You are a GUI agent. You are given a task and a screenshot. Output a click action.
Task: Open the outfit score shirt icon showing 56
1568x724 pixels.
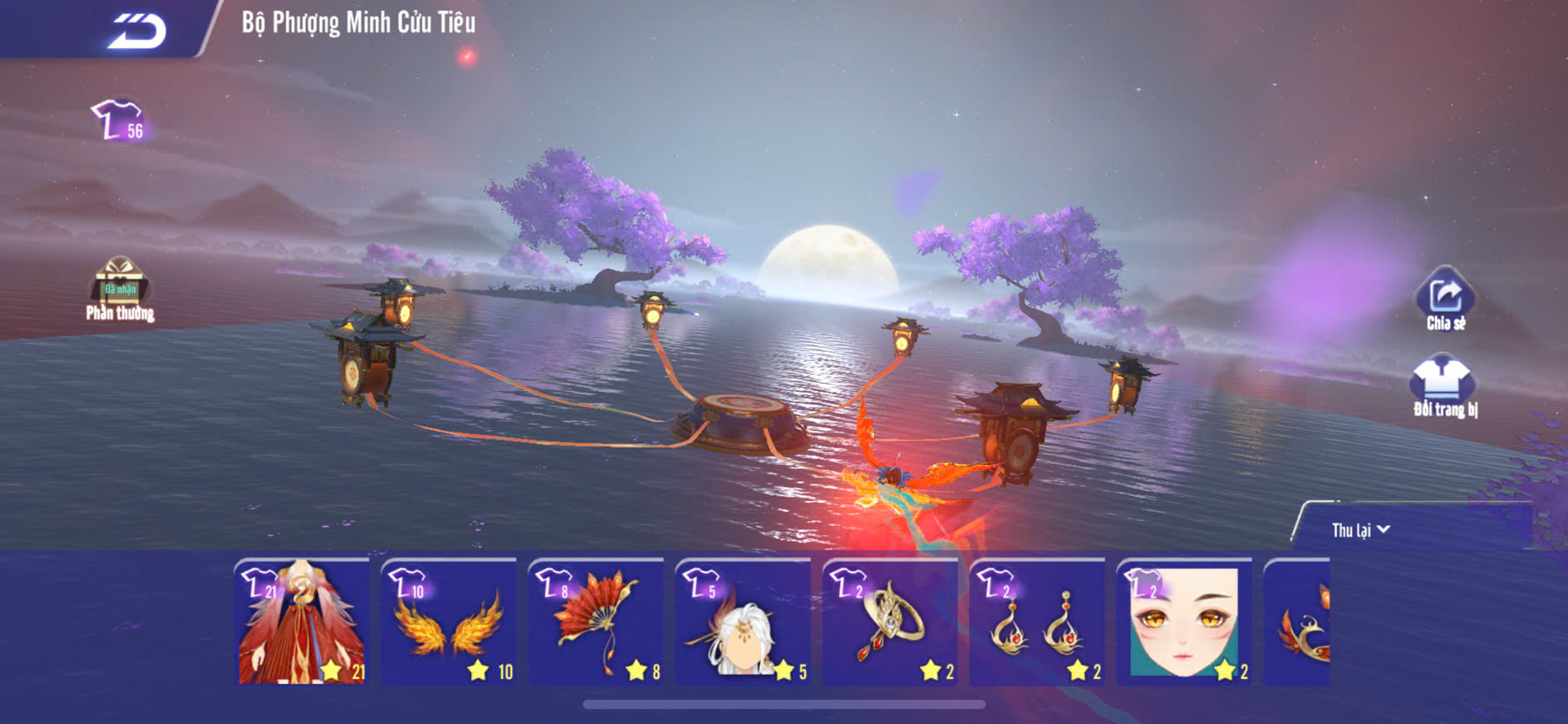tap(119, 121)
